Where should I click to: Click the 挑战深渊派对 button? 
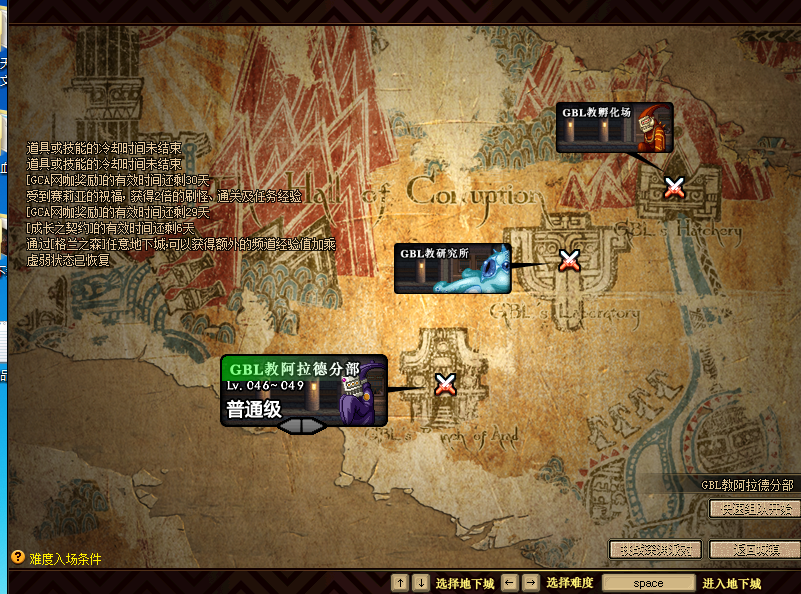(655, 549)
